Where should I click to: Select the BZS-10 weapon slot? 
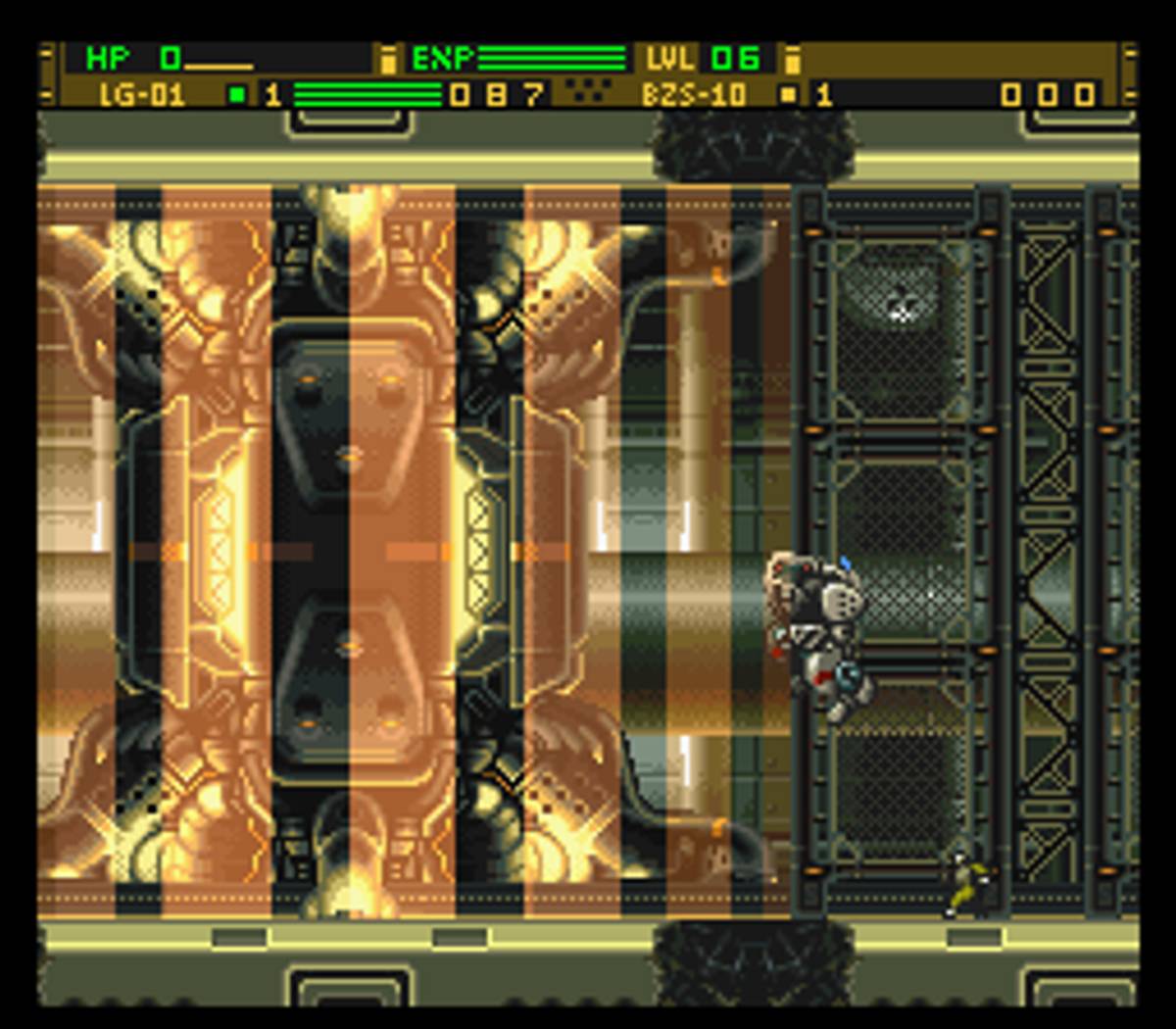click(694, 95)
